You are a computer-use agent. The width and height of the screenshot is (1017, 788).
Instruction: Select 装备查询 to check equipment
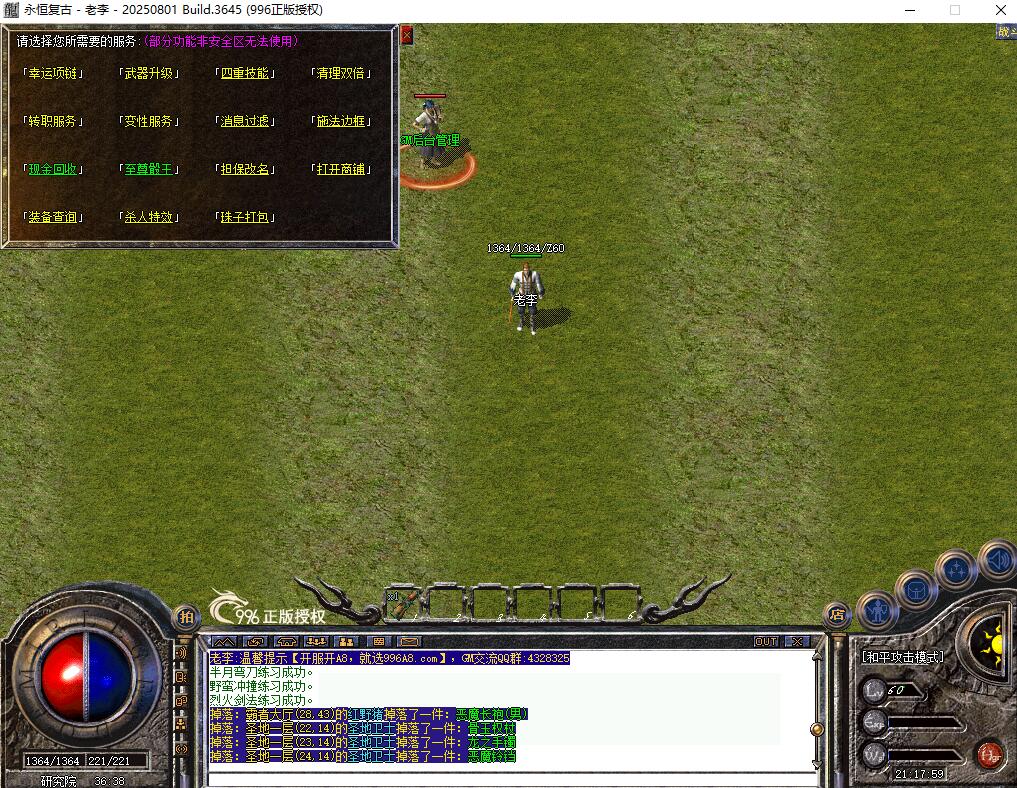54,217
